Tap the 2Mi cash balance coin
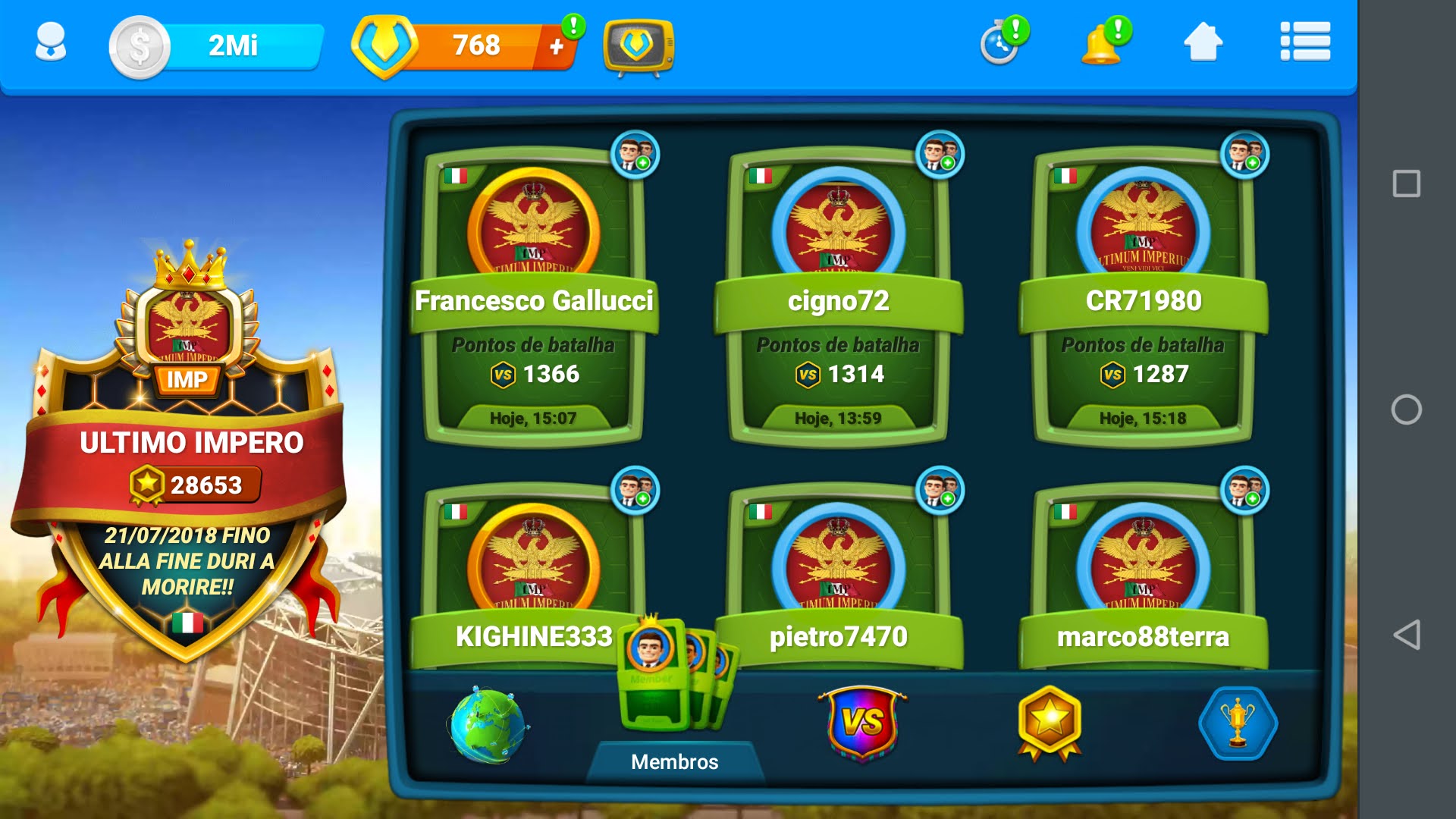The height and width of the screenshot is (819, 1456). [x=140, y=47]
